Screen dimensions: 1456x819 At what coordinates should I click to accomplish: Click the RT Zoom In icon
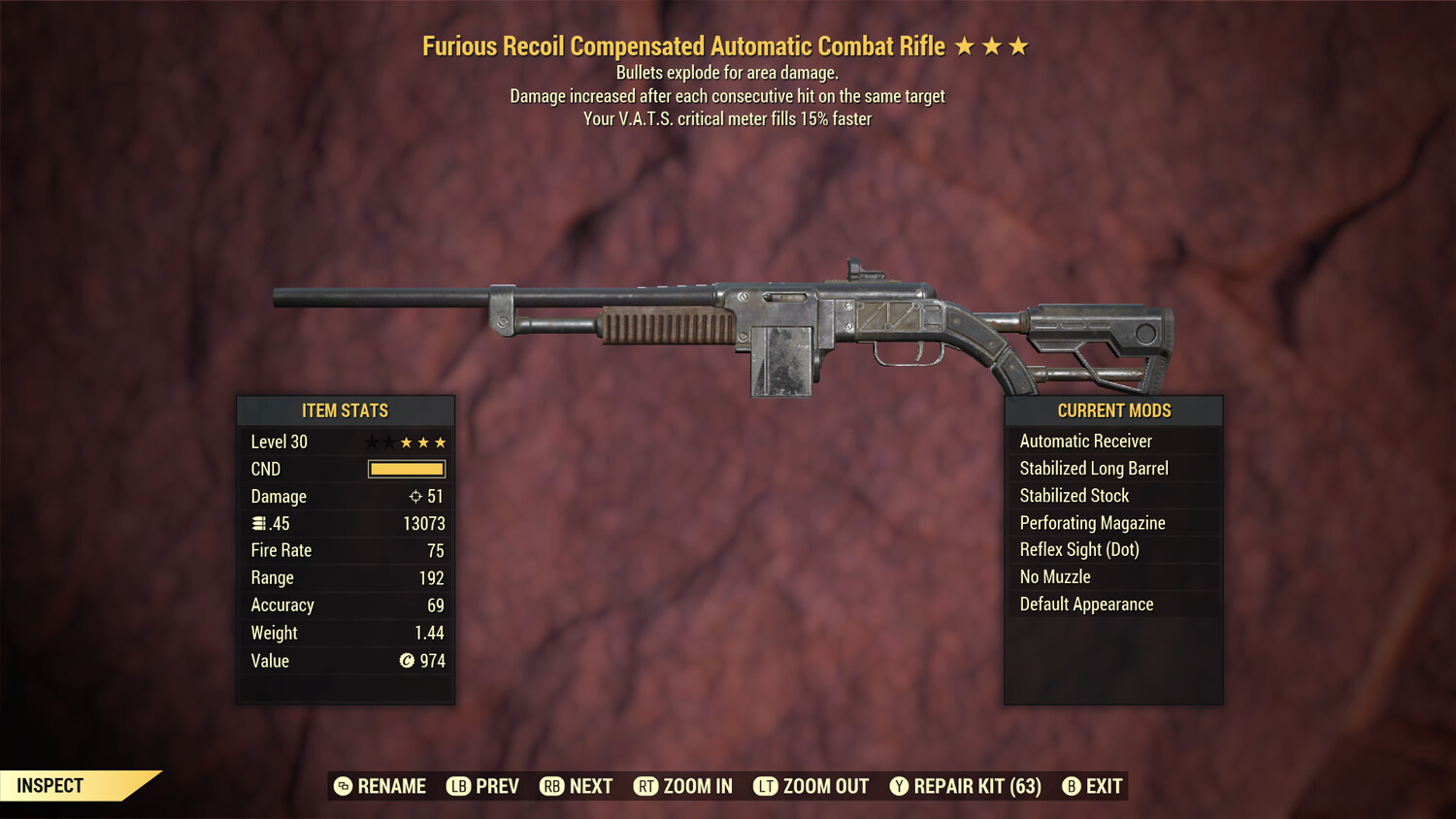click(645, 786)
